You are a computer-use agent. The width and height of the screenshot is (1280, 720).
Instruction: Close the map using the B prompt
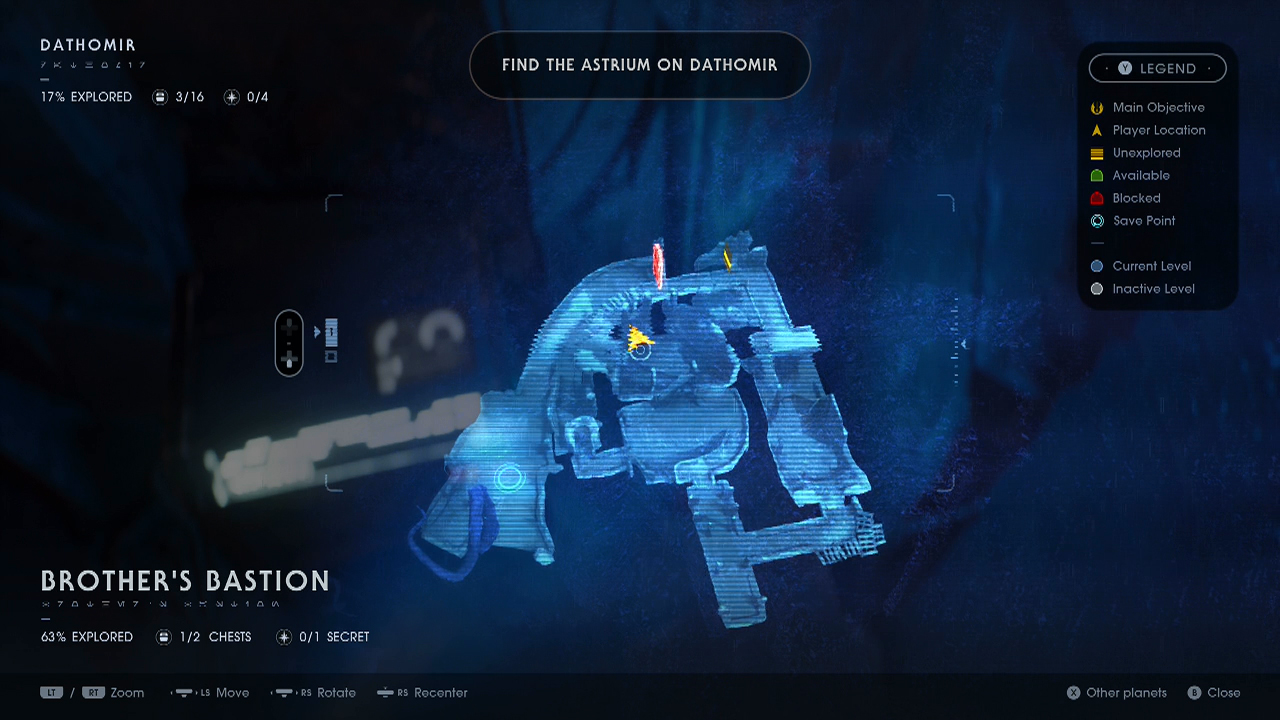coord(1213,692)
